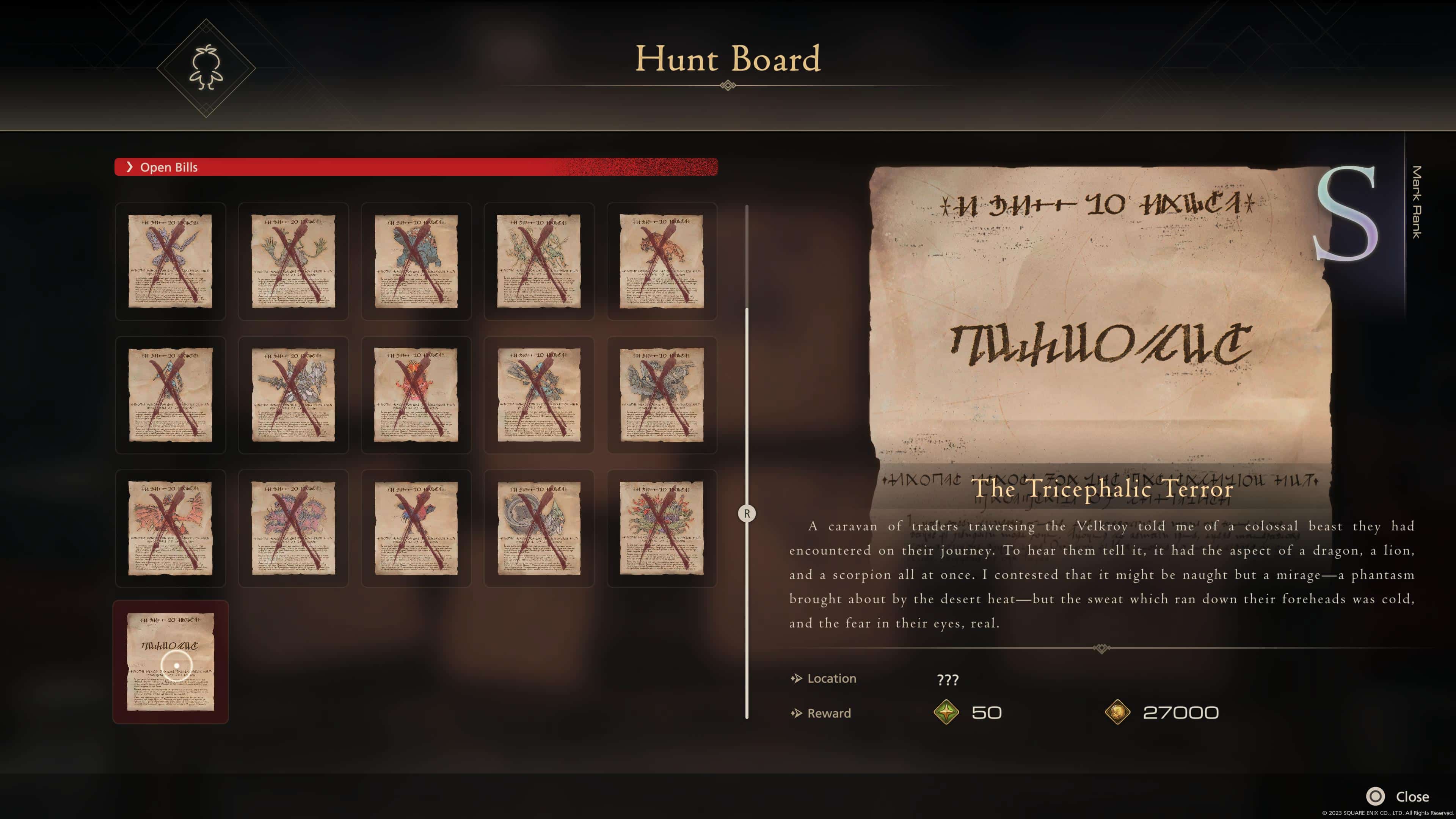Click the vertical scrollbar between panels
This screenshot has height=819, width=1456.
tap(747, 395)
